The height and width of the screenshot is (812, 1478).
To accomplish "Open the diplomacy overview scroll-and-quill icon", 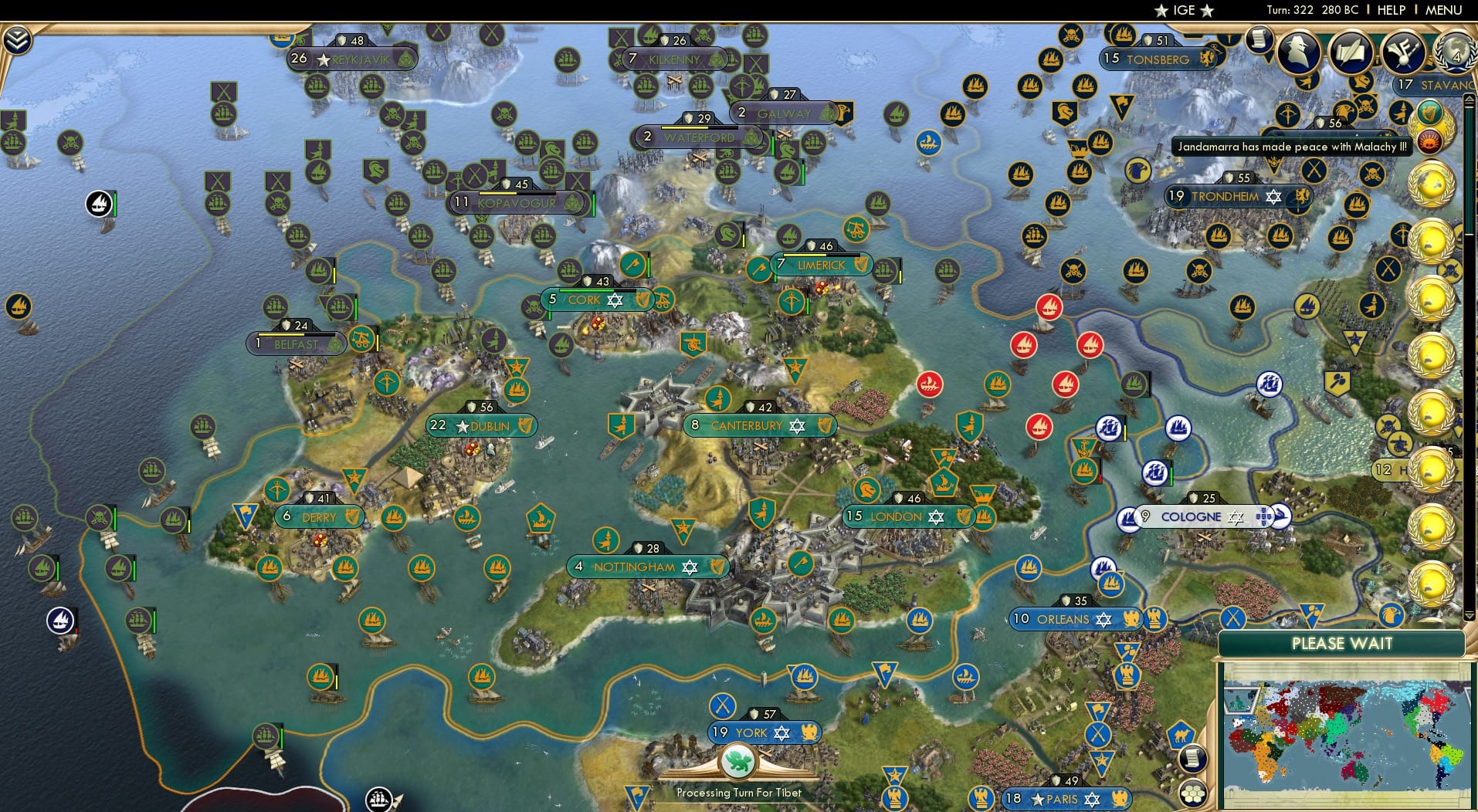I will [x=1351, y=53].
